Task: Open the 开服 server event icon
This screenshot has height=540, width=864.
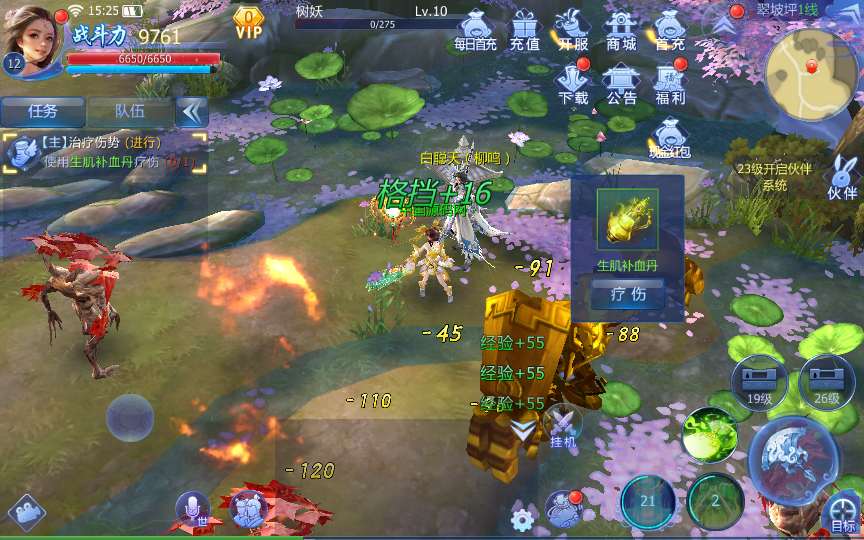Action: pyautogui.click(x=573, y=30)
